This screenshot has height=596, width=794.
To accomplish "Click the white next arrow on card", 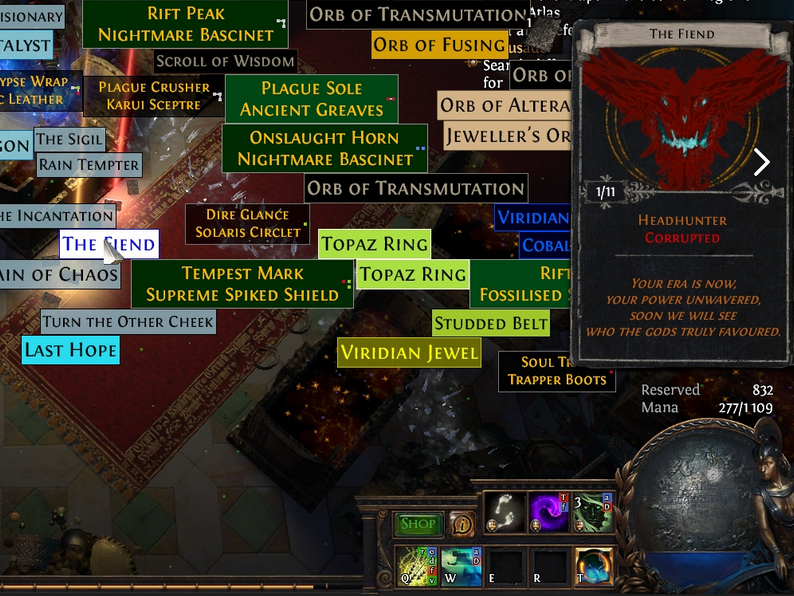I will [762, 162].
